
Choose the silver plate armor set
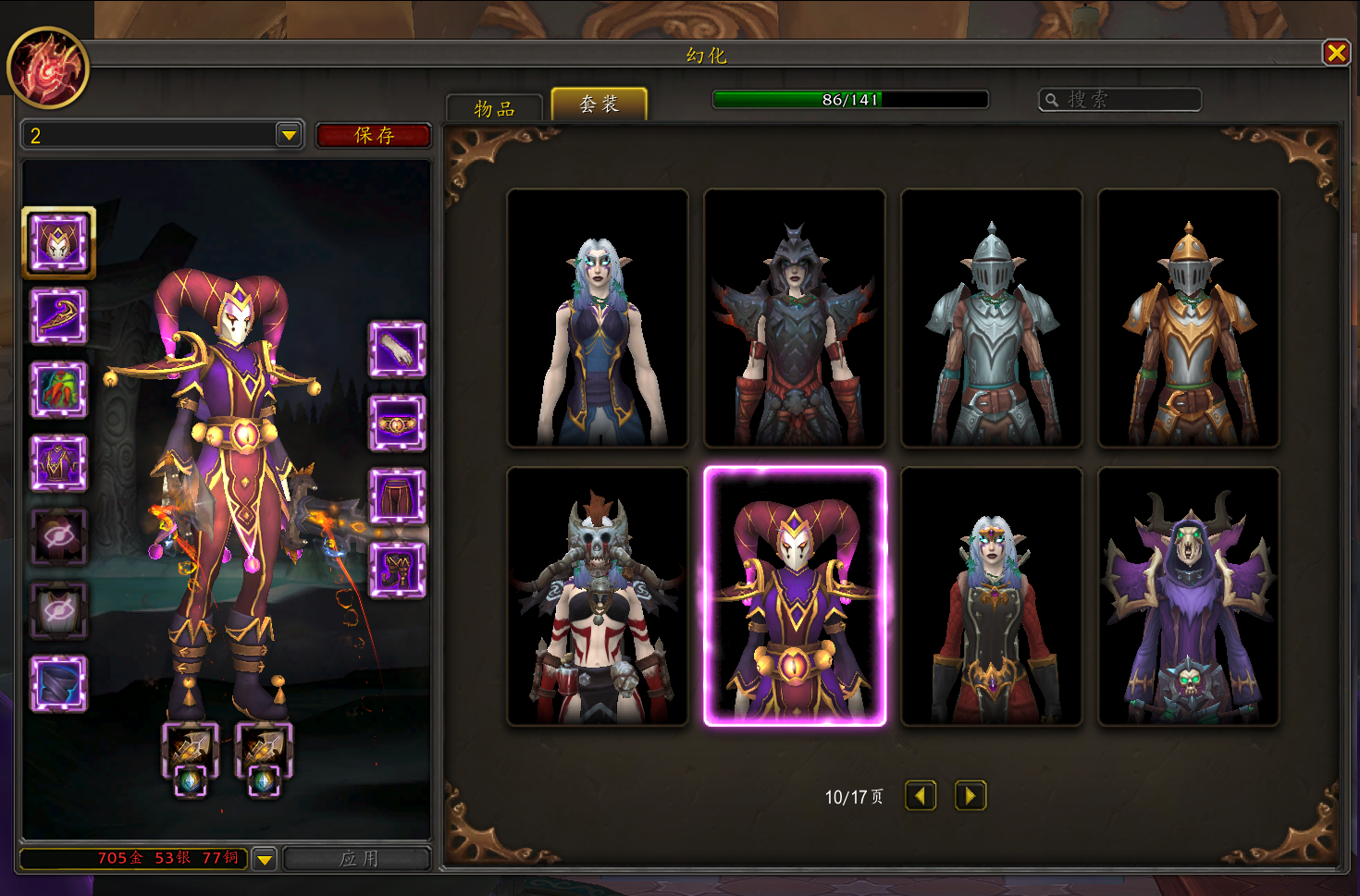point(992,319)
